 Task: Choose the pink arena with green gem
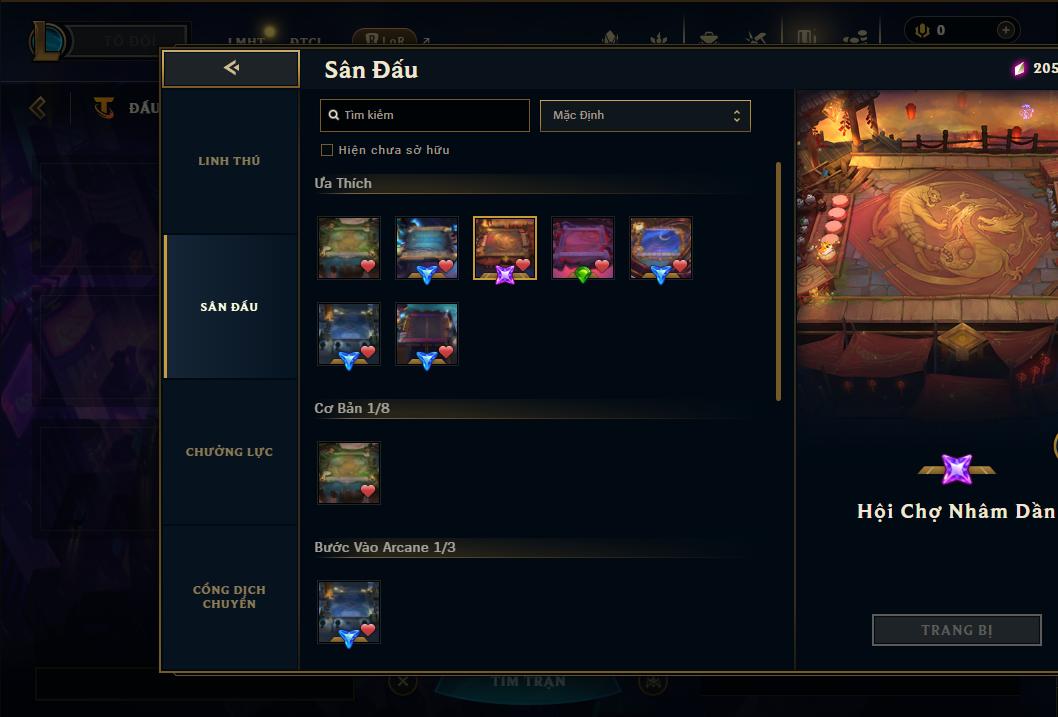[x=583, y=248]
